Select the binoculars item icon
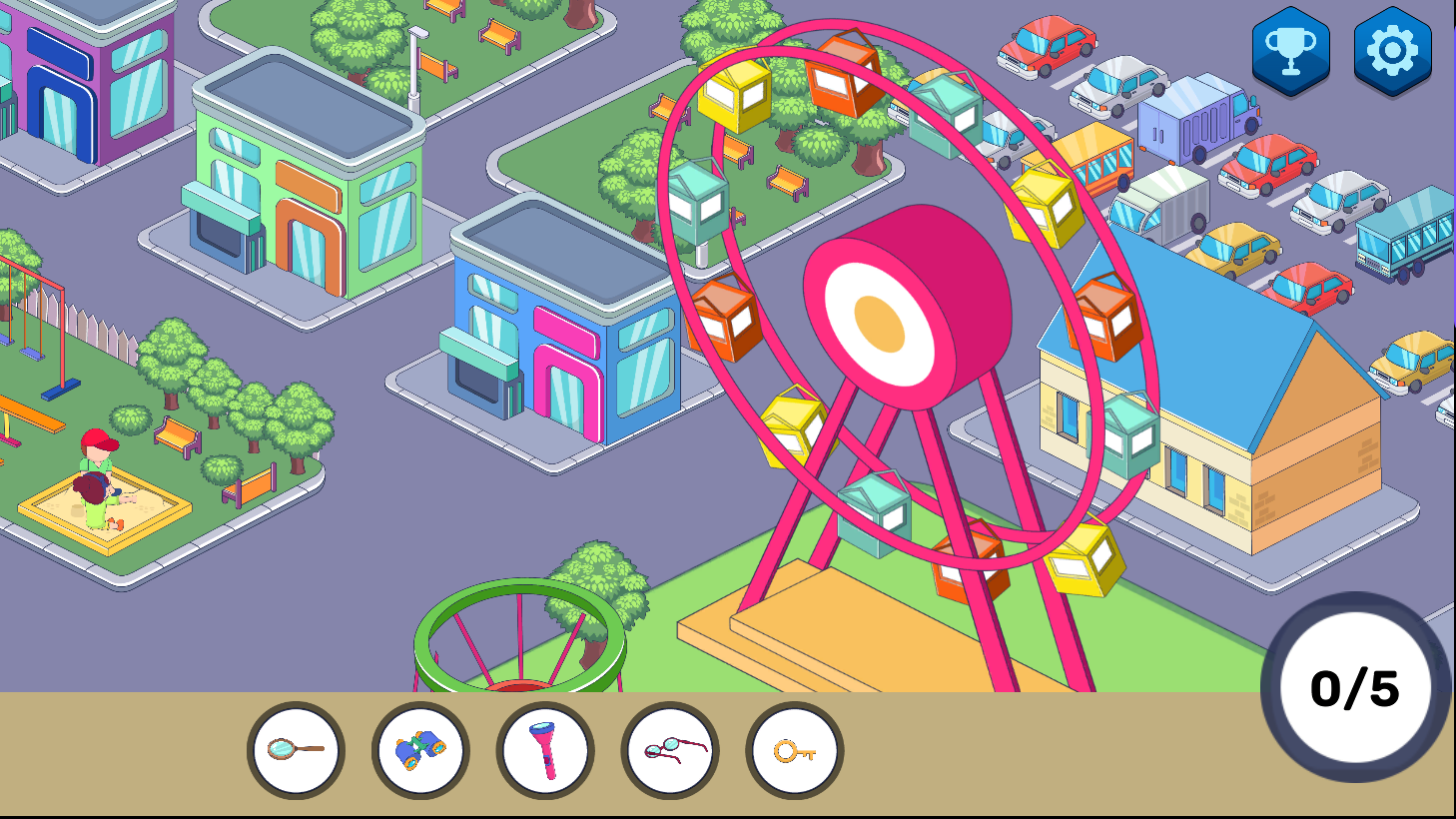This screenshot has height=819, width=1456. [419, 748]
